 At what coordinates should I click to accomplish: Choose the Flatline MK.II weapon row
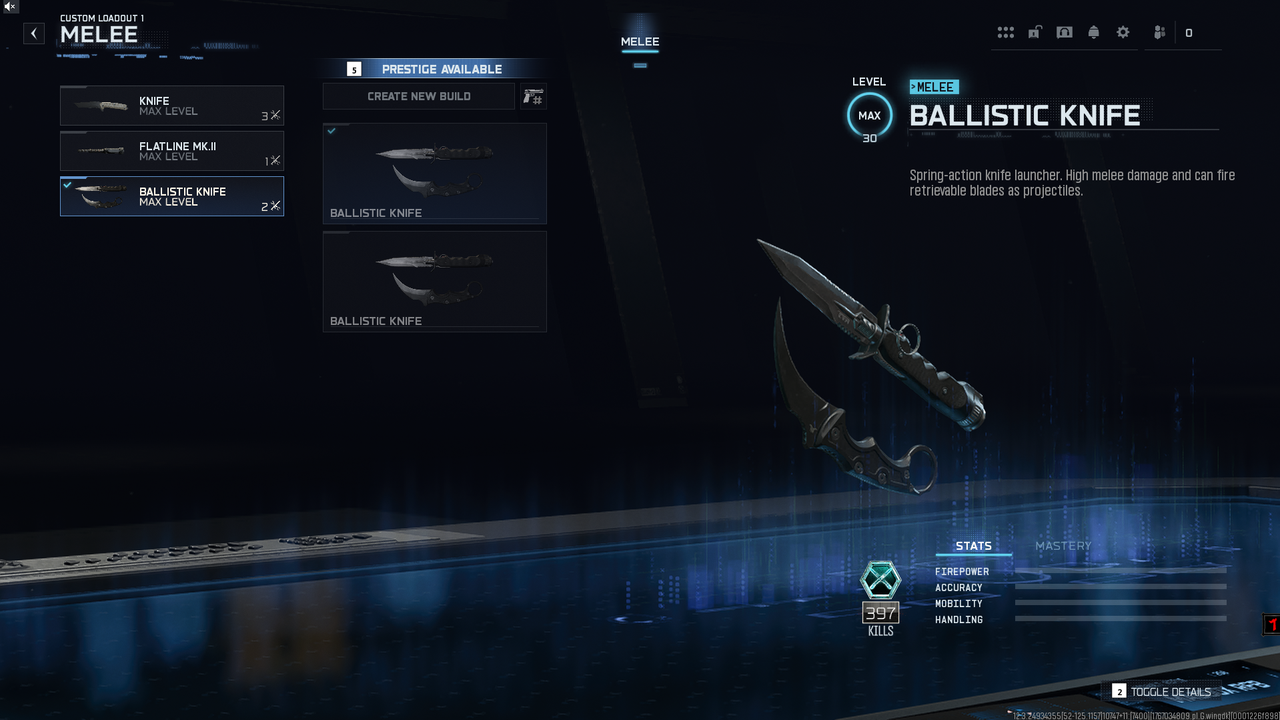pos(172,151)
